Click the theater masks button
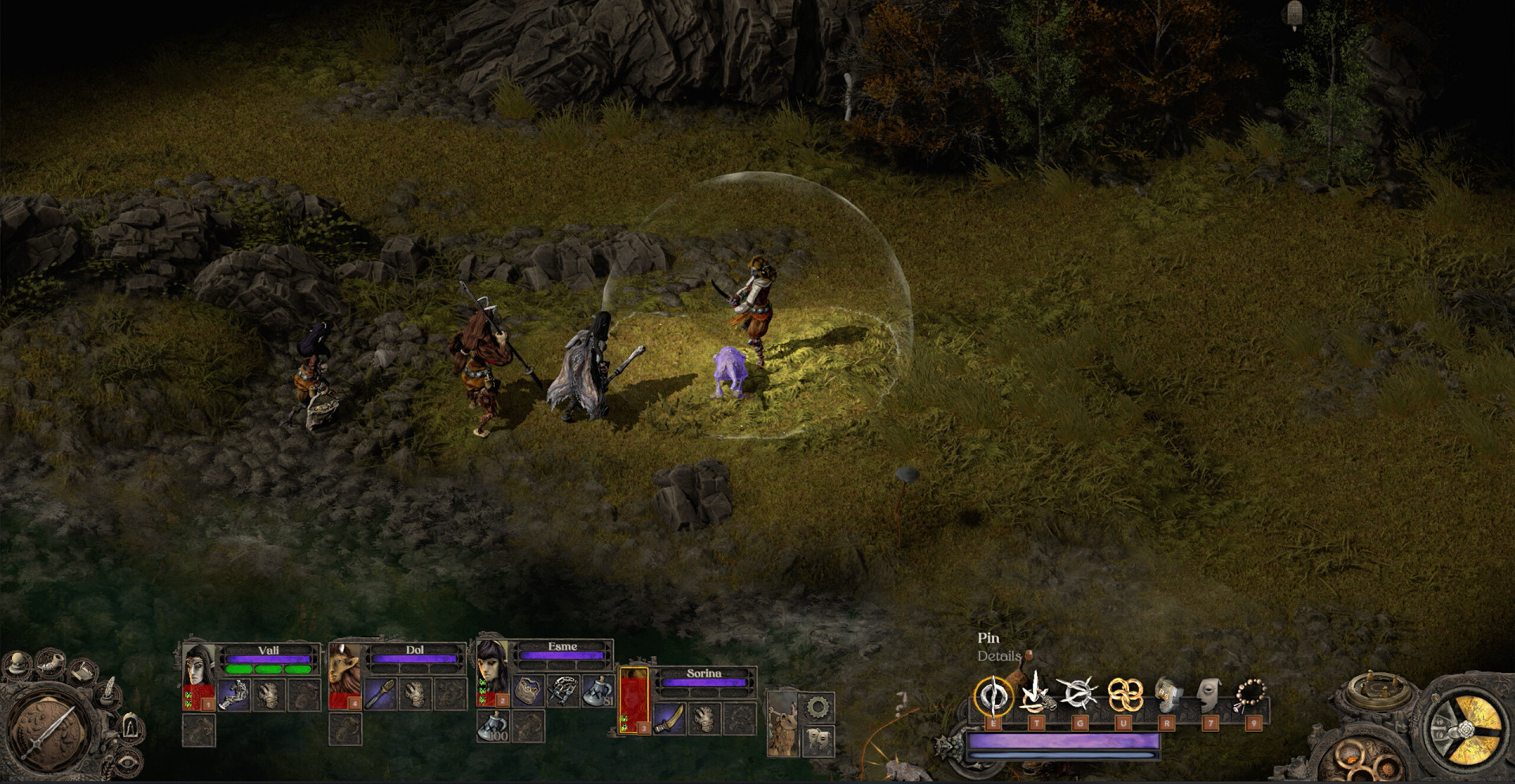Image resolution: width=1515 pixels, height=784 pixels. point(817,740)
